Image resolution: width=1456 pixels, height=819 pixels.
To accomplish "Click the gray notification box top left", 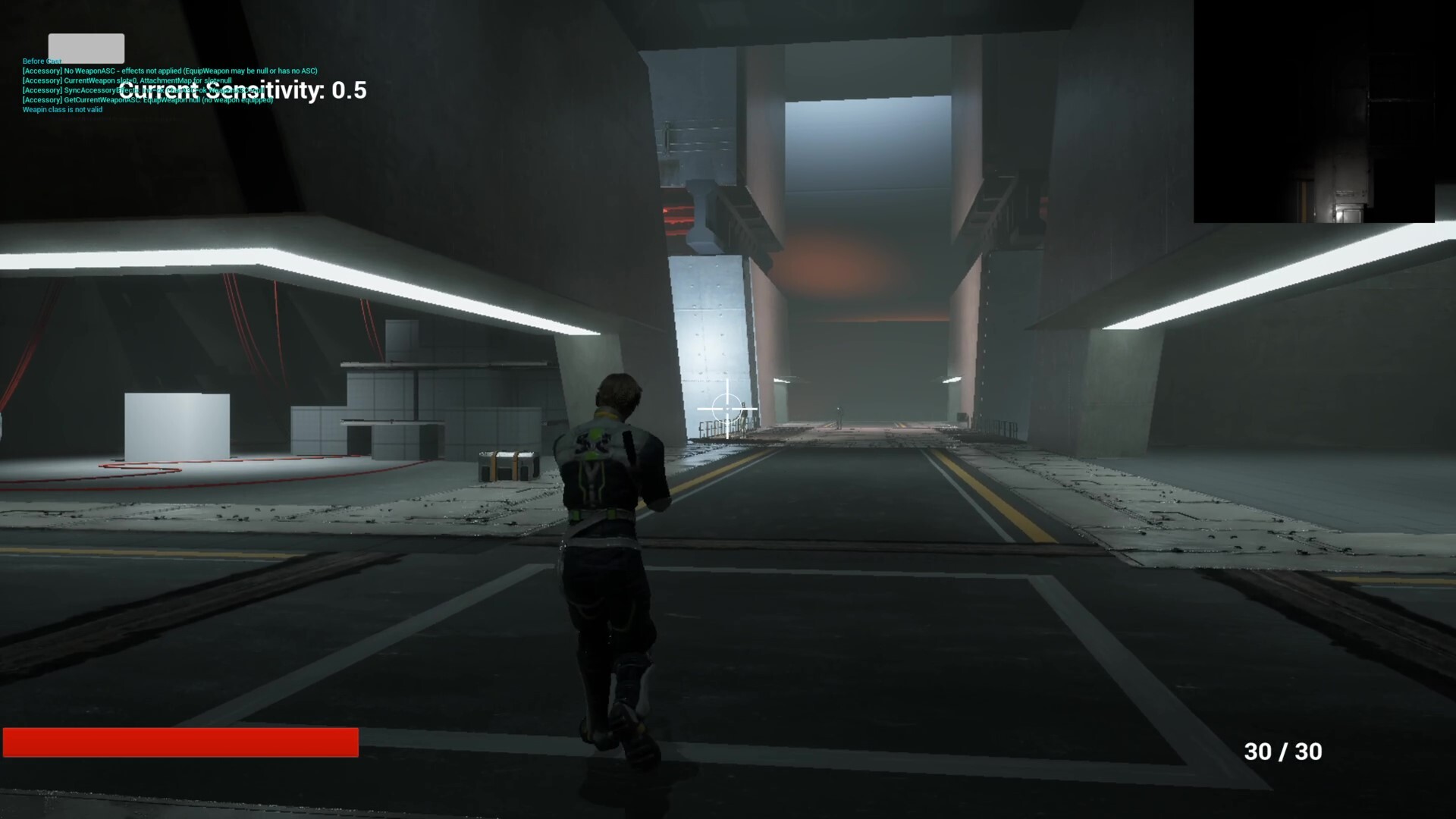I will point(86,47).
